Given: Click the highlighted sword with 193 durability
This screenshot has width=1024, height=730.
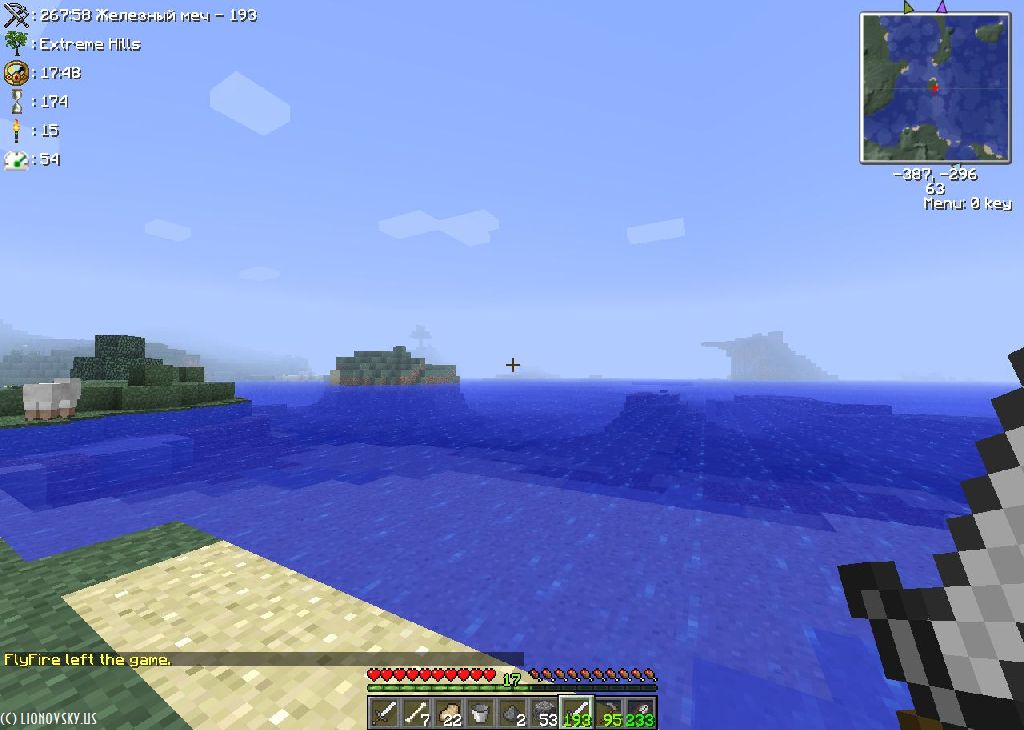Looking at the screenshot, I should click(577, 713).
